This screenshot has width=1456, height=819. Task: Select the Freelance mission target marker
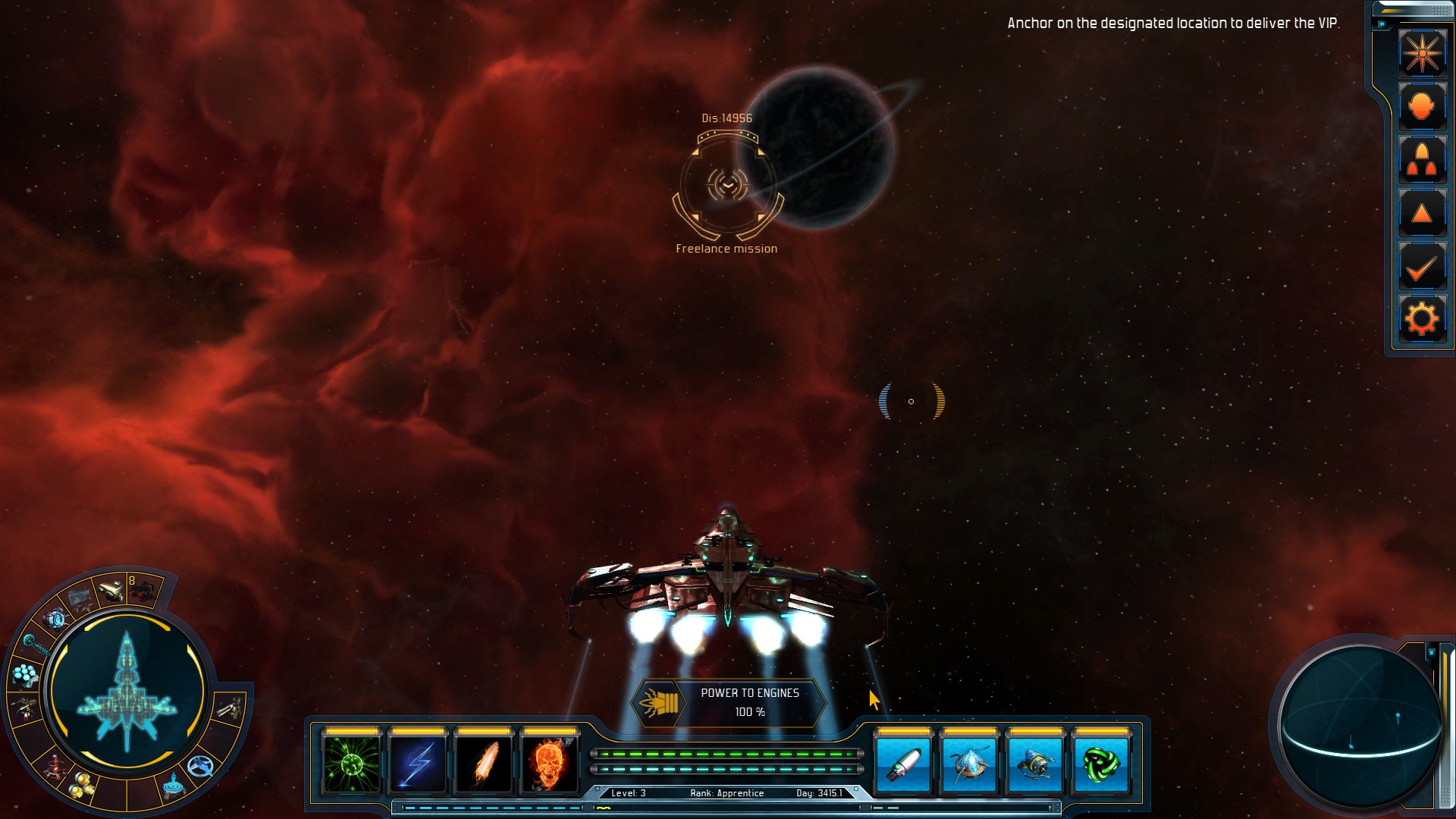coord(727,185)
